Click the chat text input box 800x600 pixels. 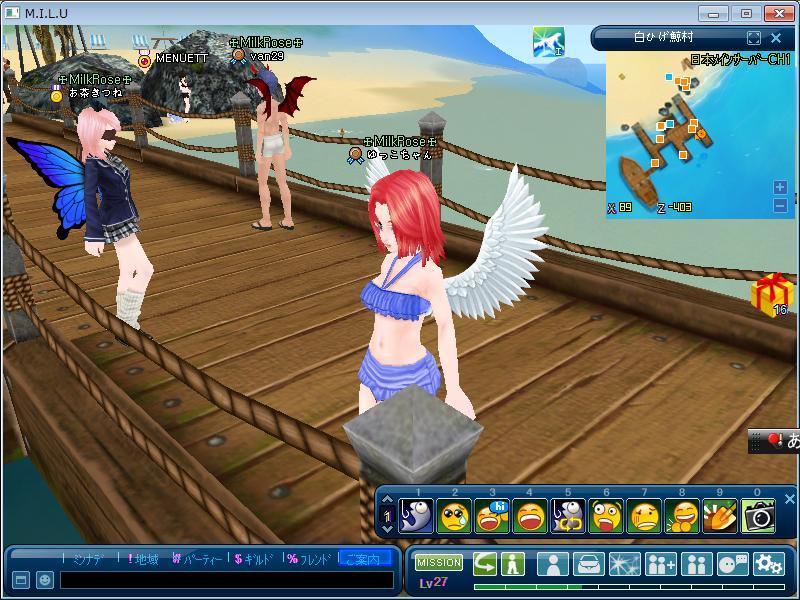(226, 580)
